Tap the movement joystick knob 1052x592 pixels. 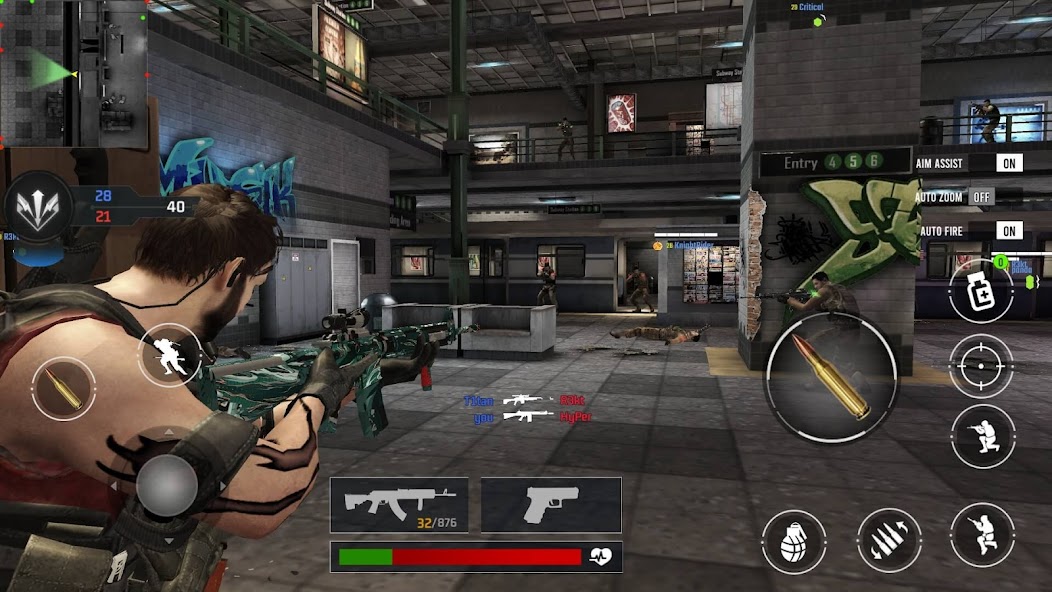(x=167, y=486)
